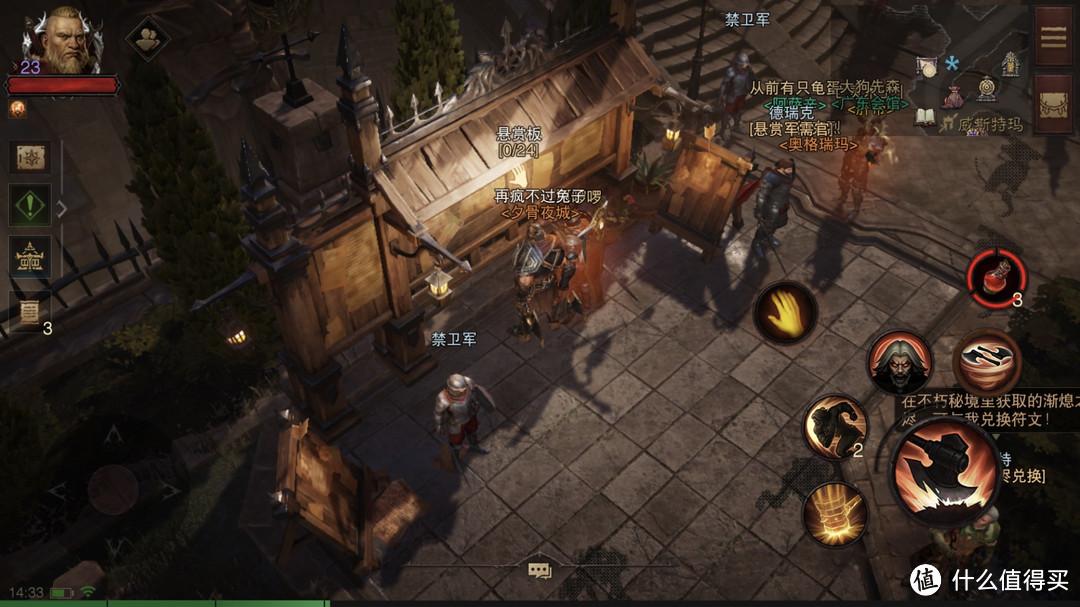
Task: Activate the whirlwind axes skill
Action: [986, 362]
